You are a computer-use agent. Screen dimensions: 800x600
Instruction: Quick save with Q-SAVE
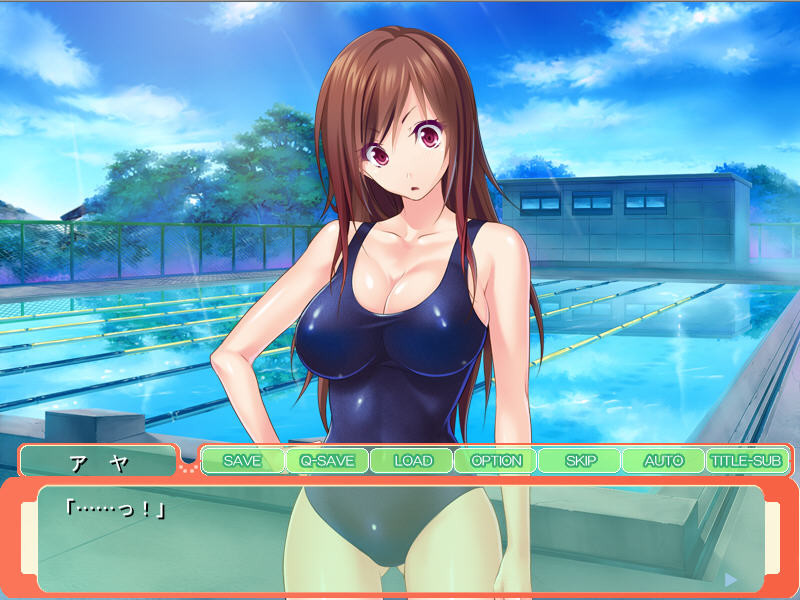(327, 461)
